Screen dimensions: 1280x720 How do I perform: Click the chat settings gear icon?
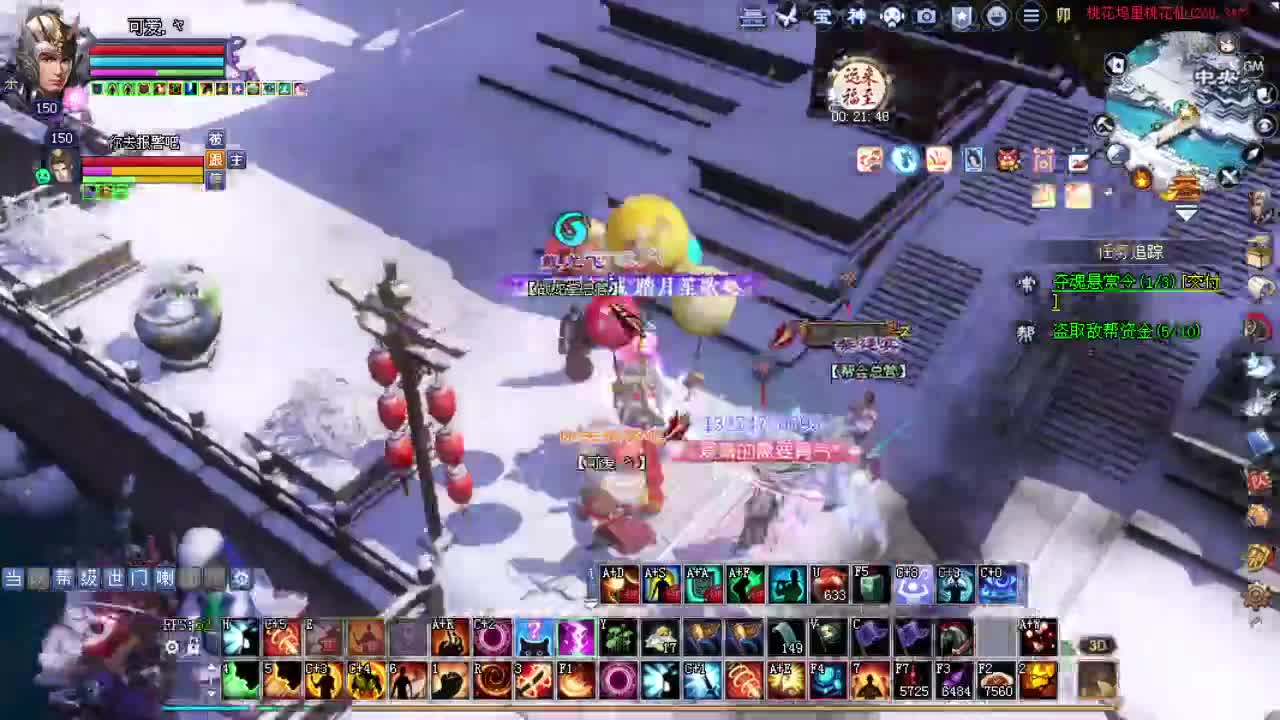coord(240,578)
